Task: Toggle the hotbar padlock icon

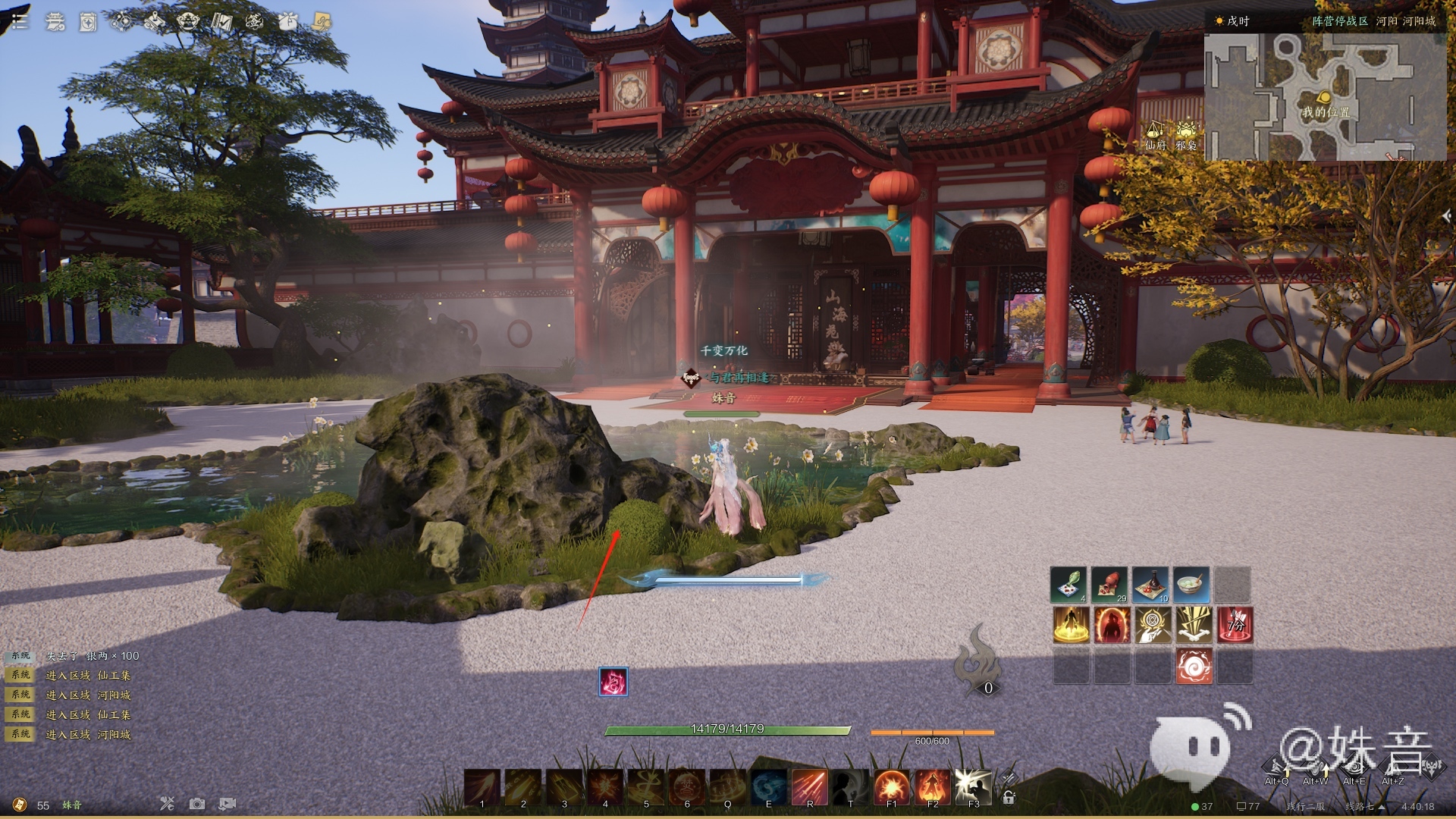Action: [x=1009, y=797]
